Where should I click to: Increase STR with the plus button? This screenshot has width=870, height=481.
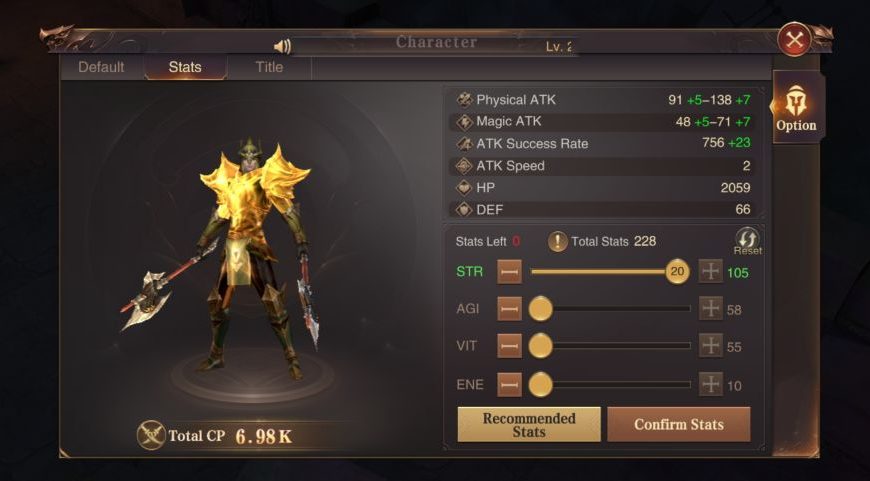710,271
